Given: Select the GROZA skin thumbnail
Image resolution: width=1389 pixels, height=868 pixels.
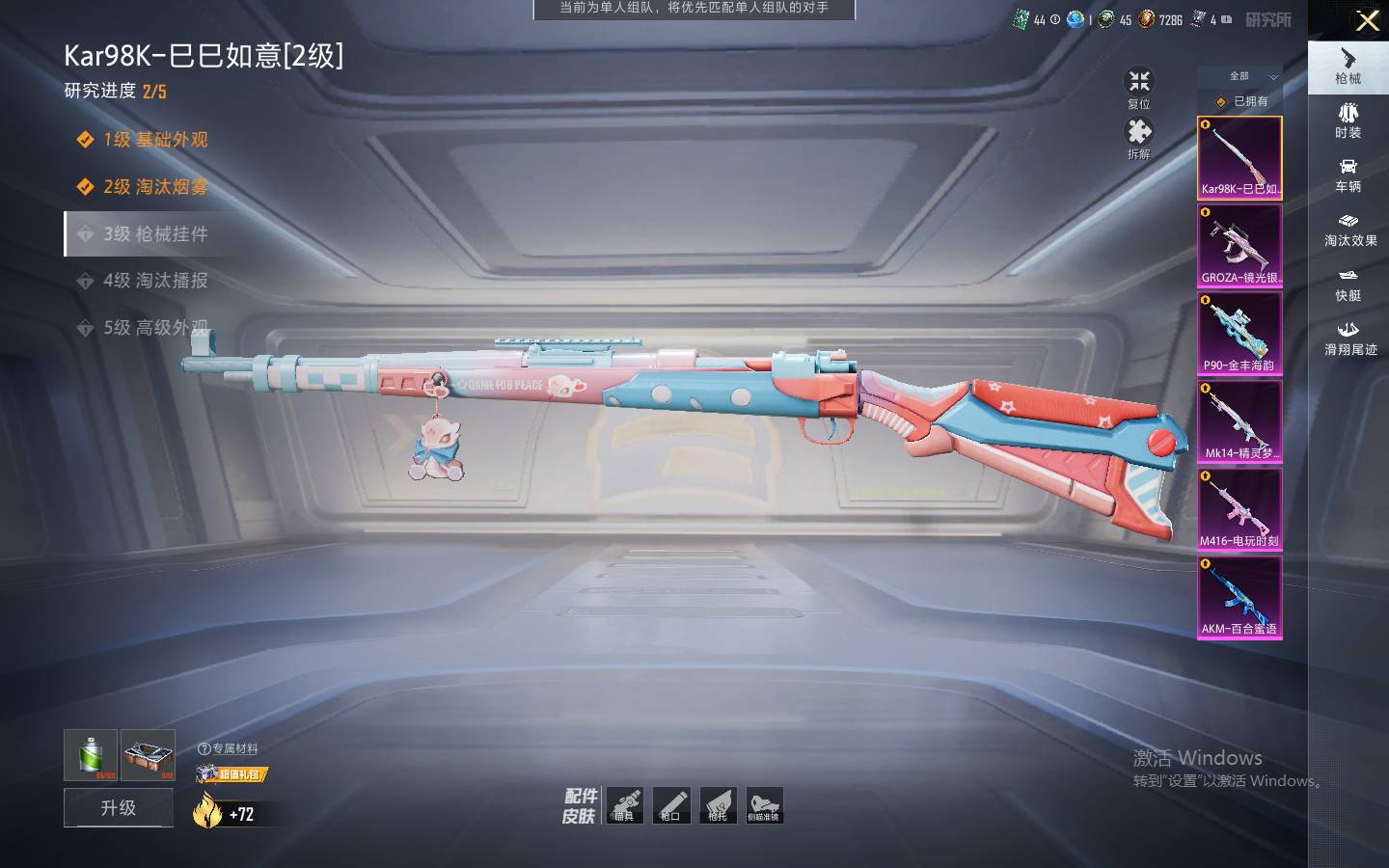Looking at the screenshot, I should coord(1239,245).
